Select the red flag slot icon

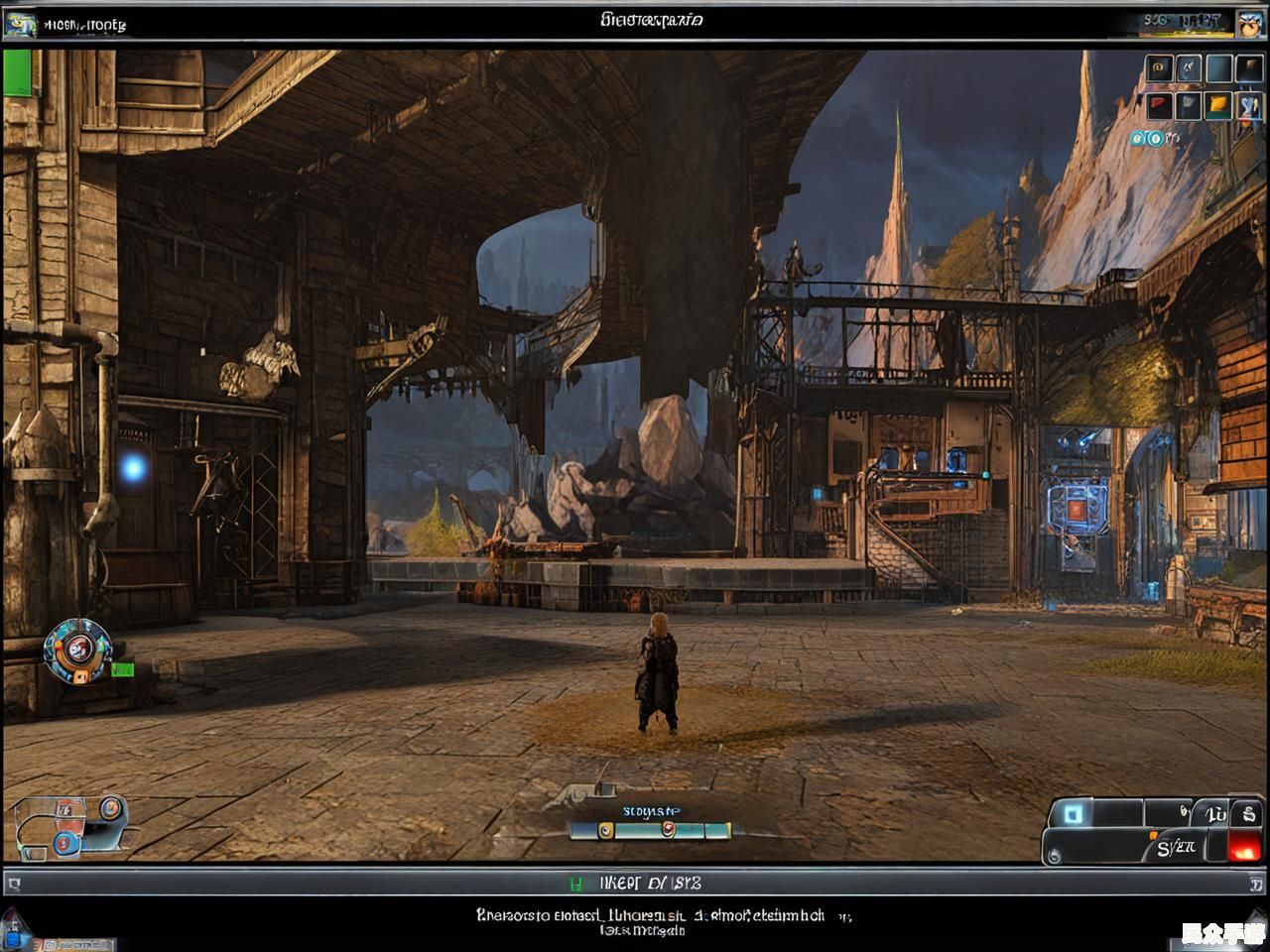[x=1158, y=105]
